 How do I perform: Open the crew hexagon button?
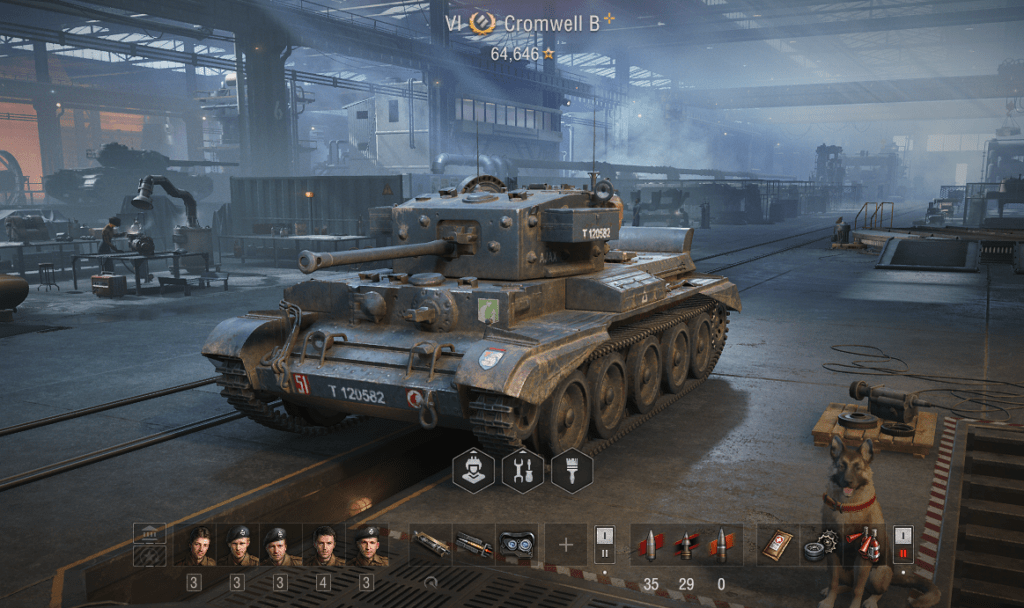point(474,469)
